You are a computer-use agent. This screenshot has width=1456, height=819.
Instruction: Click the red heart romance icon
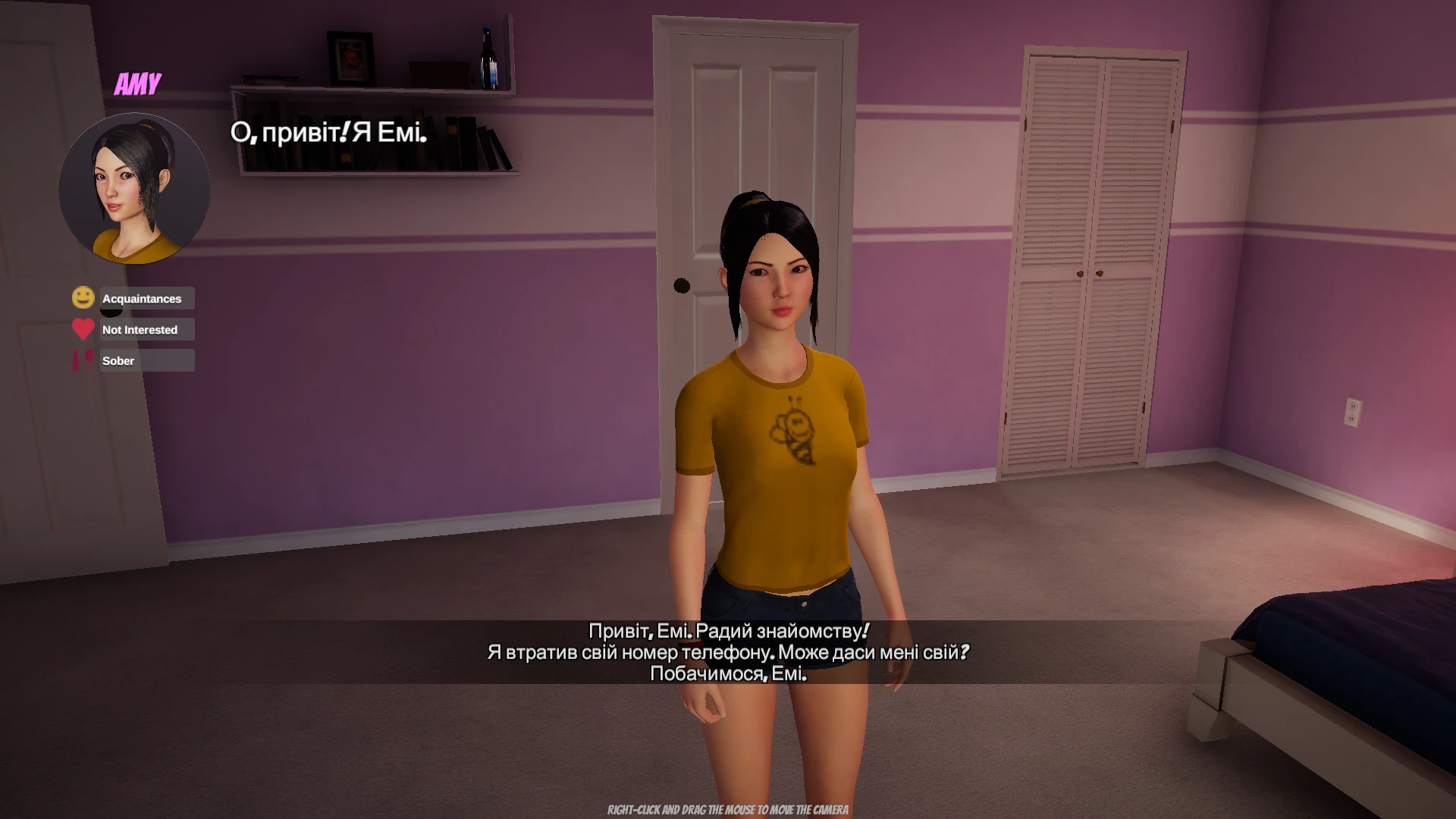point(83,329)
